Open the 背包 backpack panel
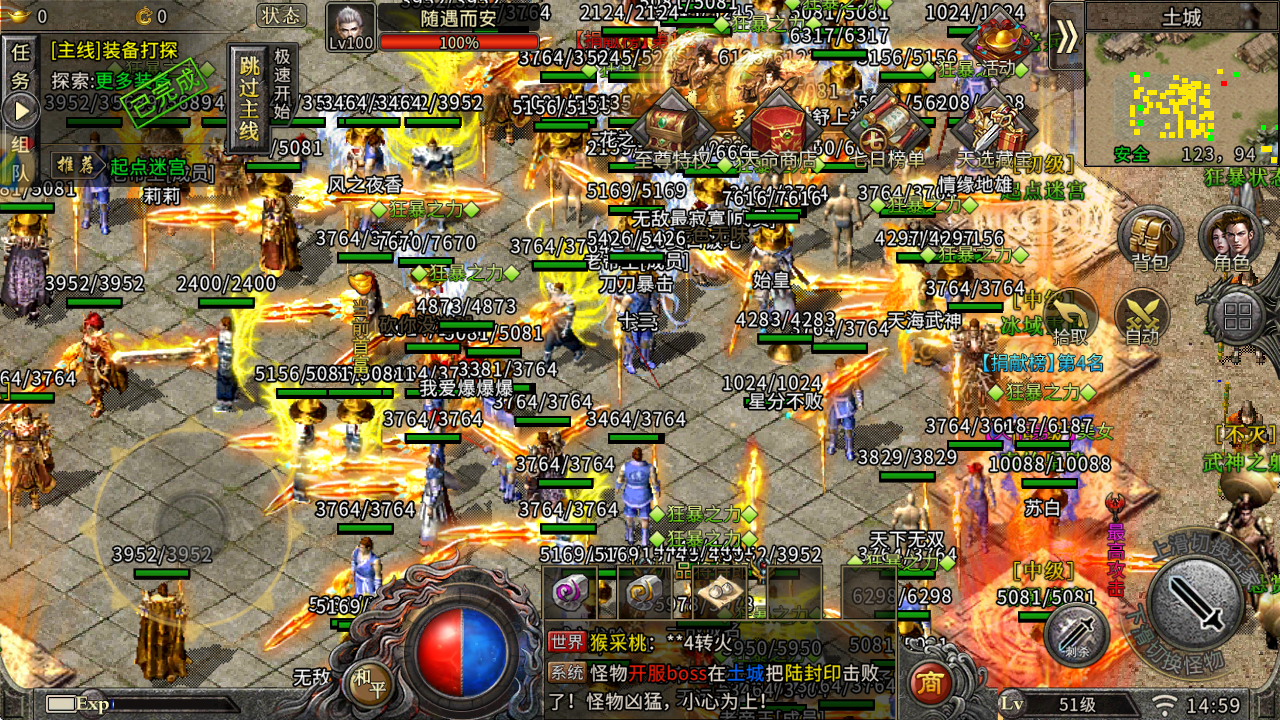 point(1148,240)
